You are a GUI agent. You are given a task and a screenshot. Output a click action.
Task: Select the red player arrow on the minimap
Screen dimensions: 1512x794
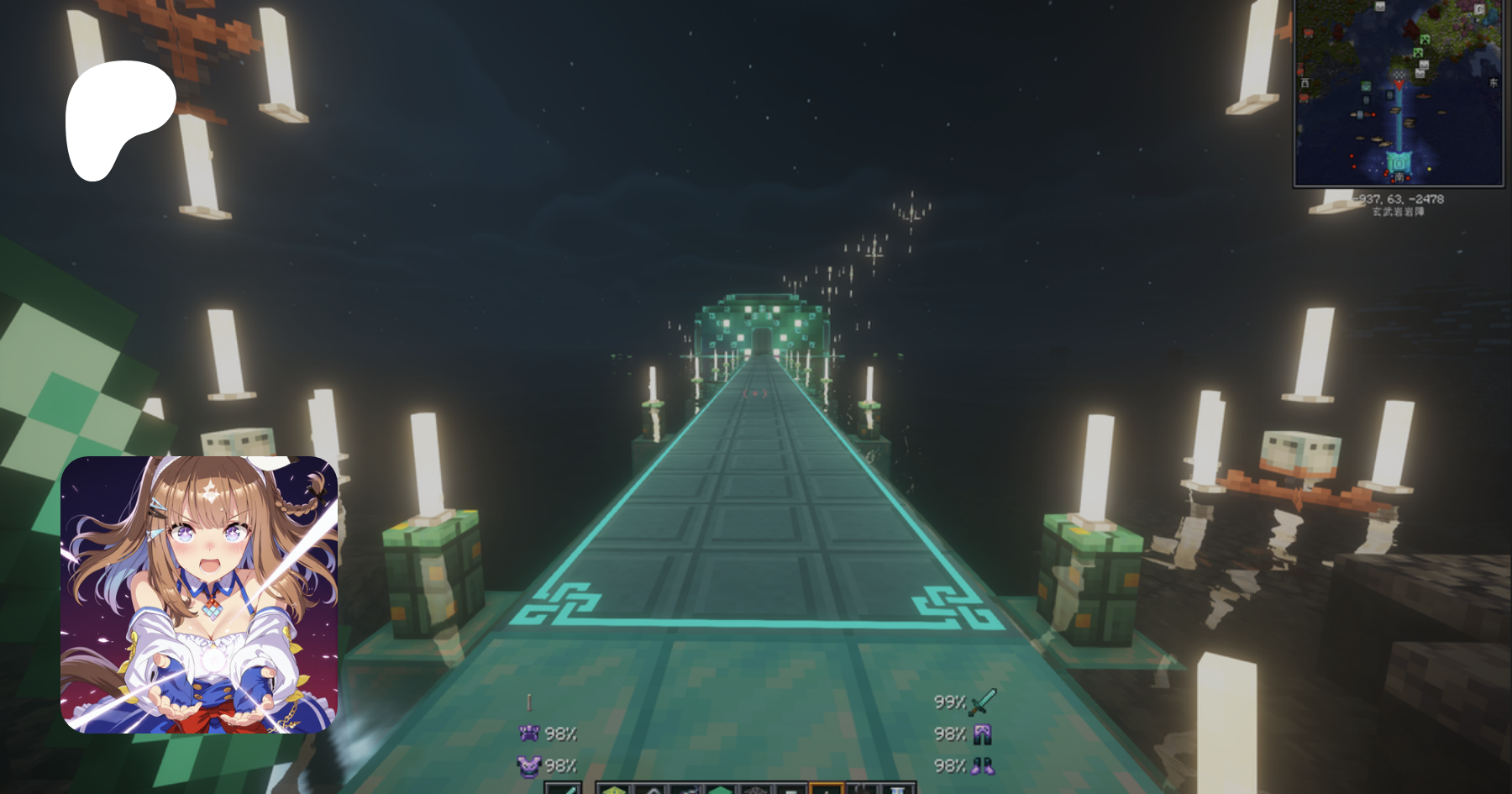(1399, 83)
